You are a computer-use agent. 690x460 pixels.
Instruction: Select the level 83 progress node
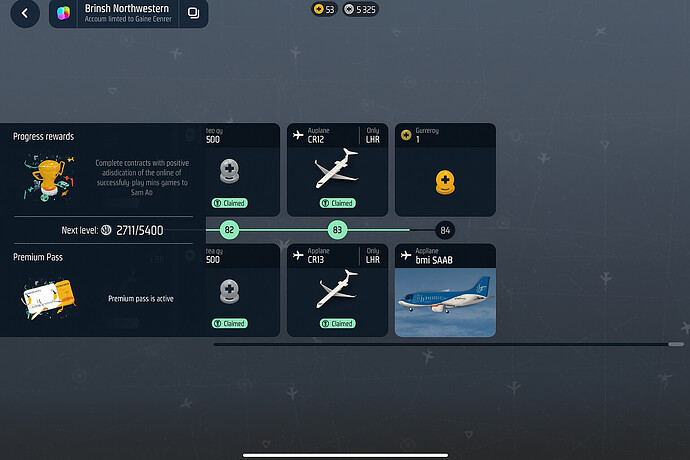tap(337, 230)
